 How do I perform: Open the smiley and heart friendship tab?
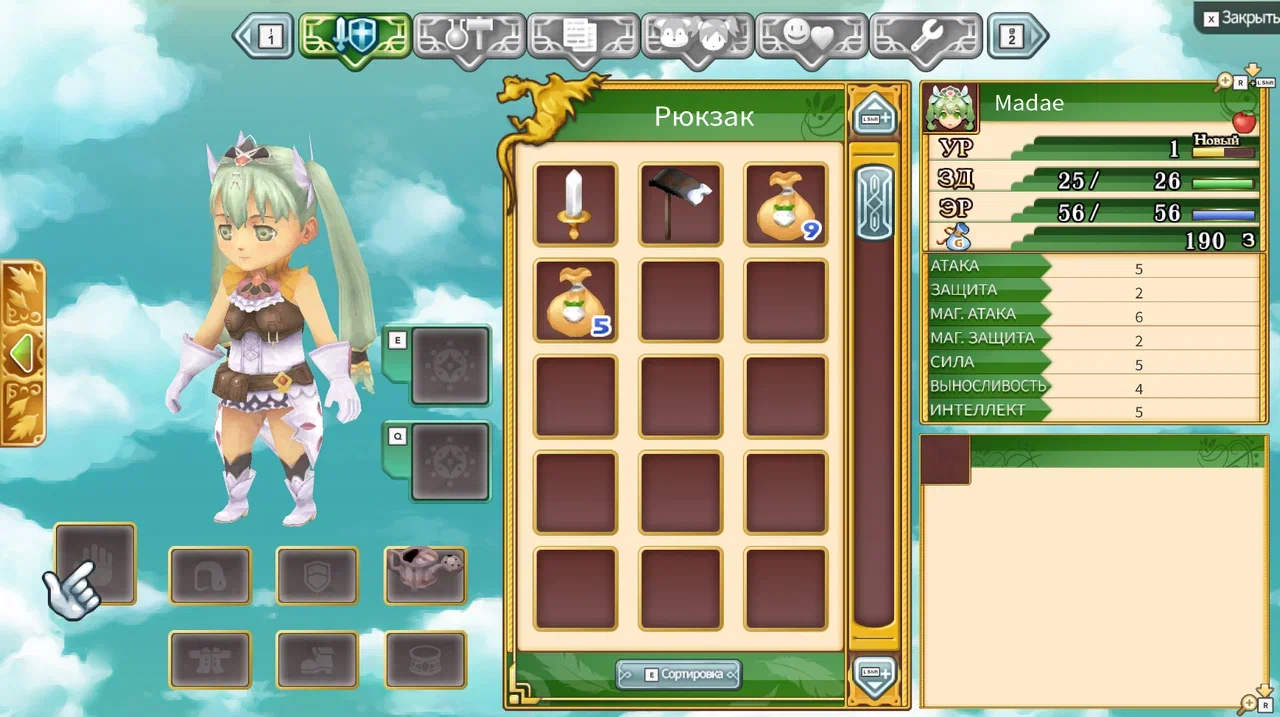click(811, 37)
